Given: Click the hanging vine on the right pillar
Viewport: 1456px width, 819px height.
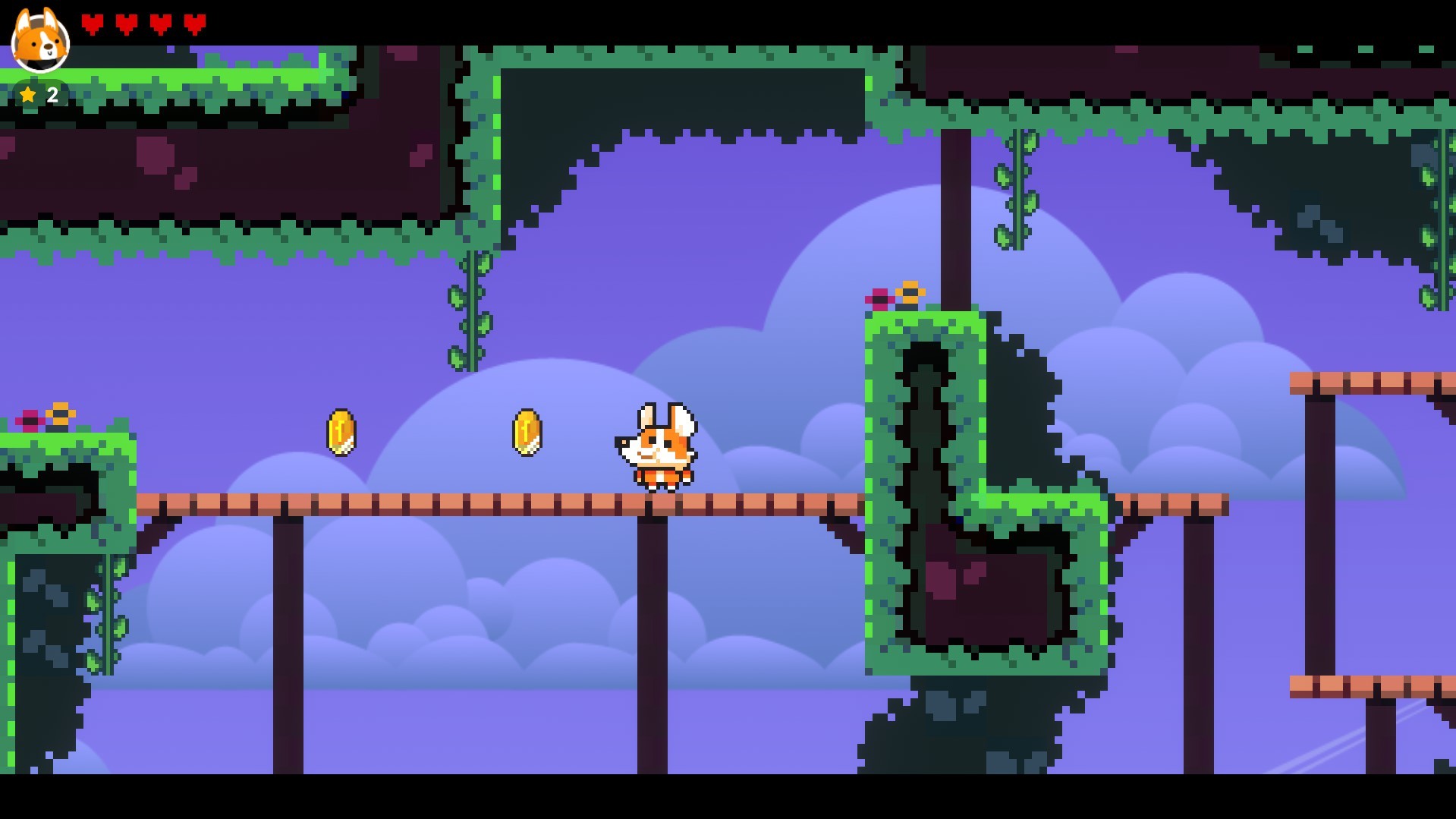Looking at the screenshot, I should click(1017, 190).
